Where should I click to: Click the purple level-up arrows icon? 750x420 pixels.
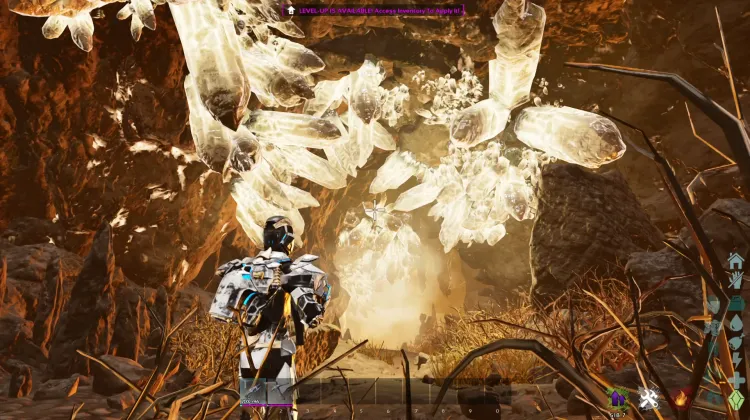[617, 399]
